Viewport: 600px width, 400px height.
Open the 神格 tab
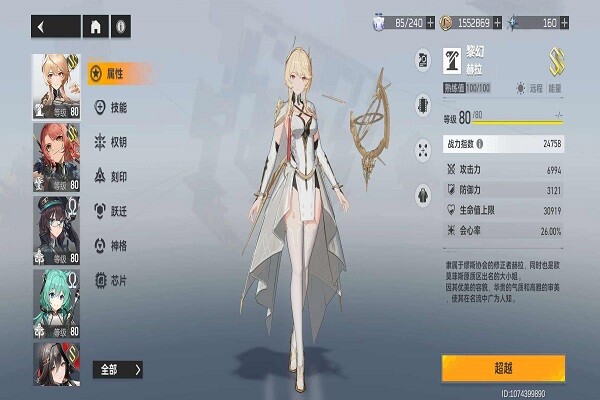pos(118,245)
